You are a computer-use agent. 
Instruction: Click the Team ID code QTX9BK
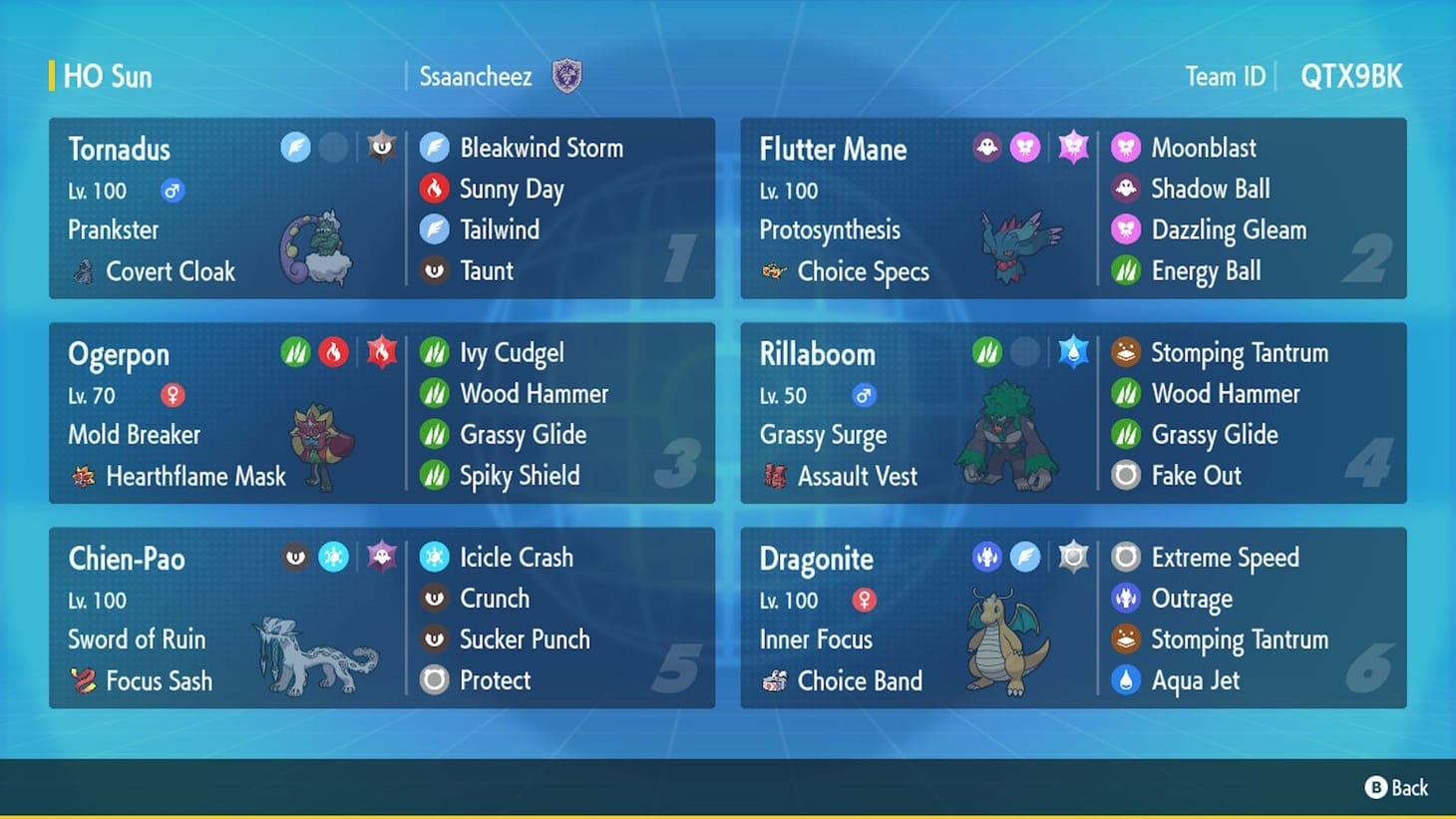click(1352, 75)
